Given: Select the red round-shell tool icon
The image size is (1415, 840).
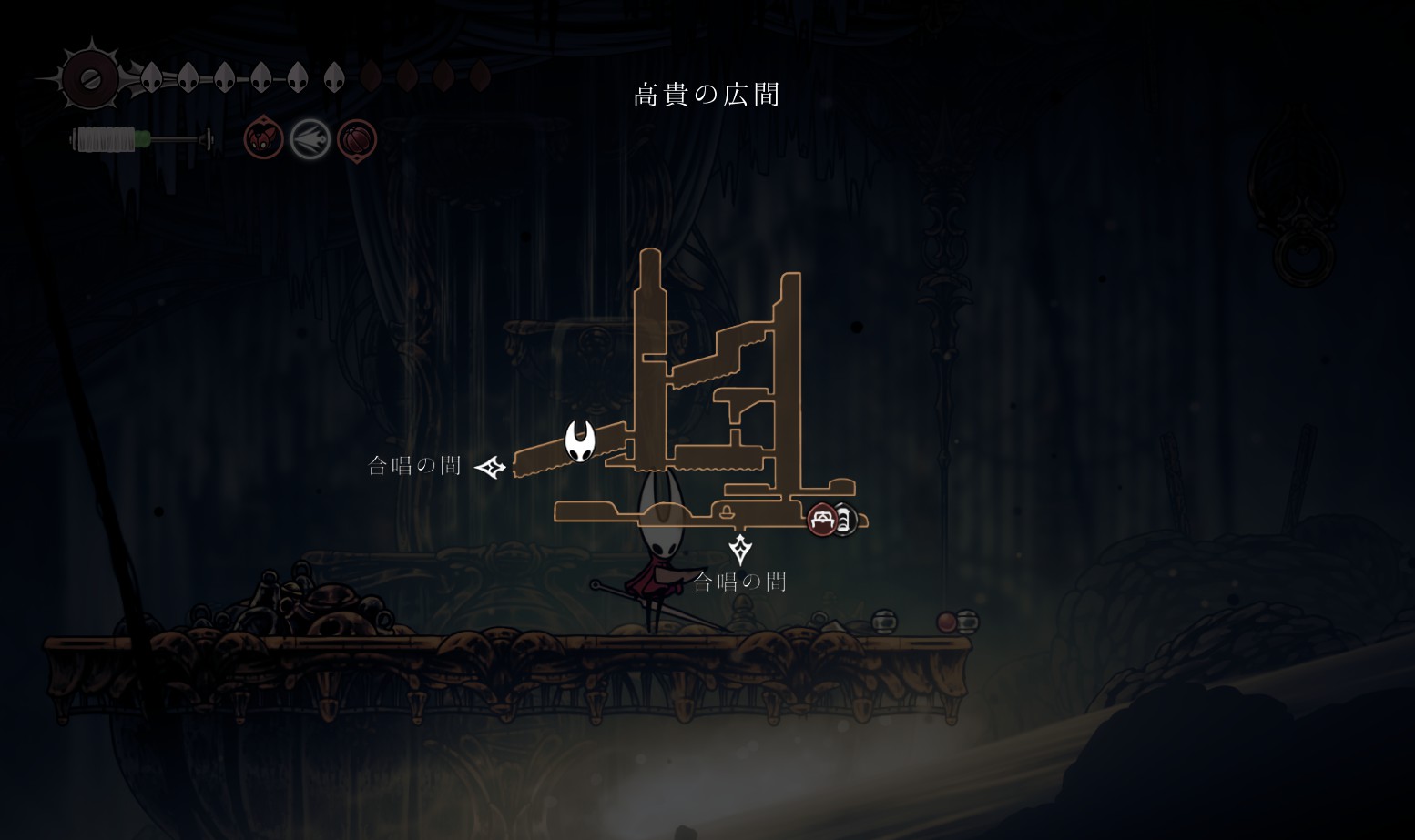Looking at the screenshot, I should [x=357, y=140].
